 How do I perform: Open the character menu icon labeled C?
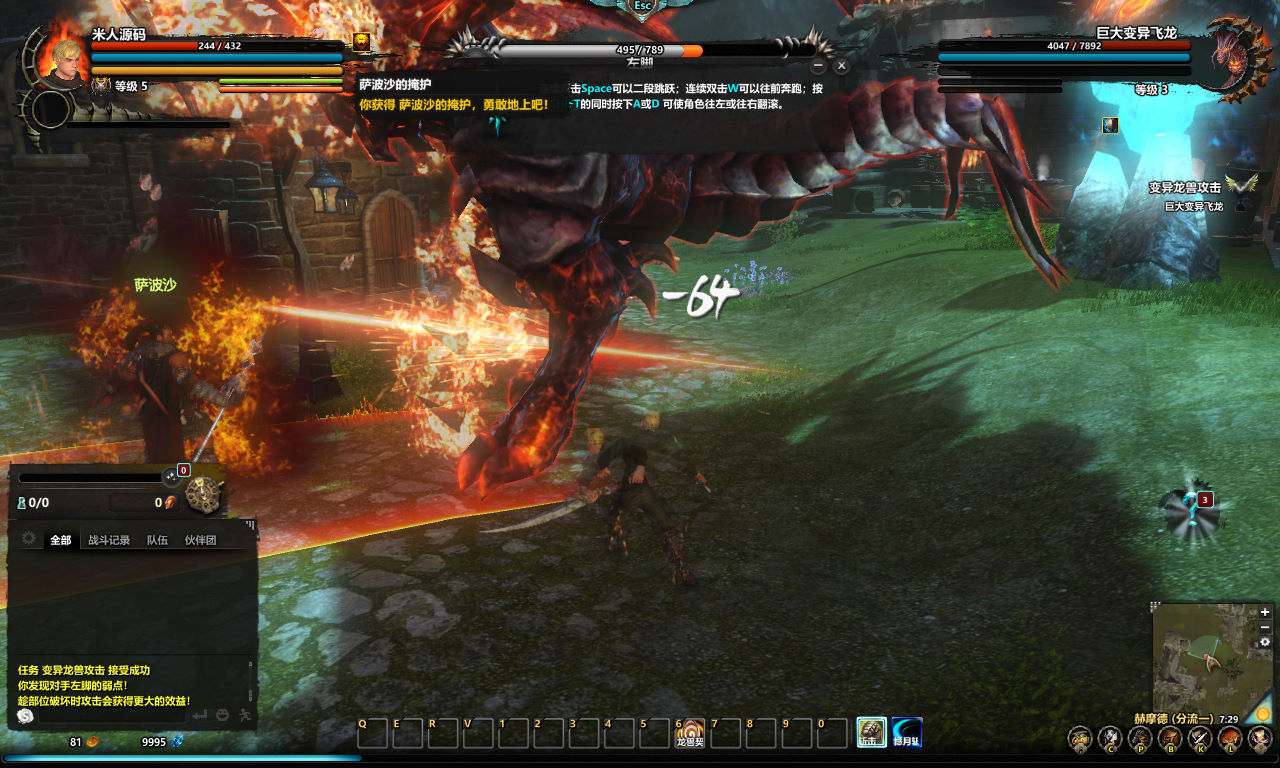(1109, 739)
